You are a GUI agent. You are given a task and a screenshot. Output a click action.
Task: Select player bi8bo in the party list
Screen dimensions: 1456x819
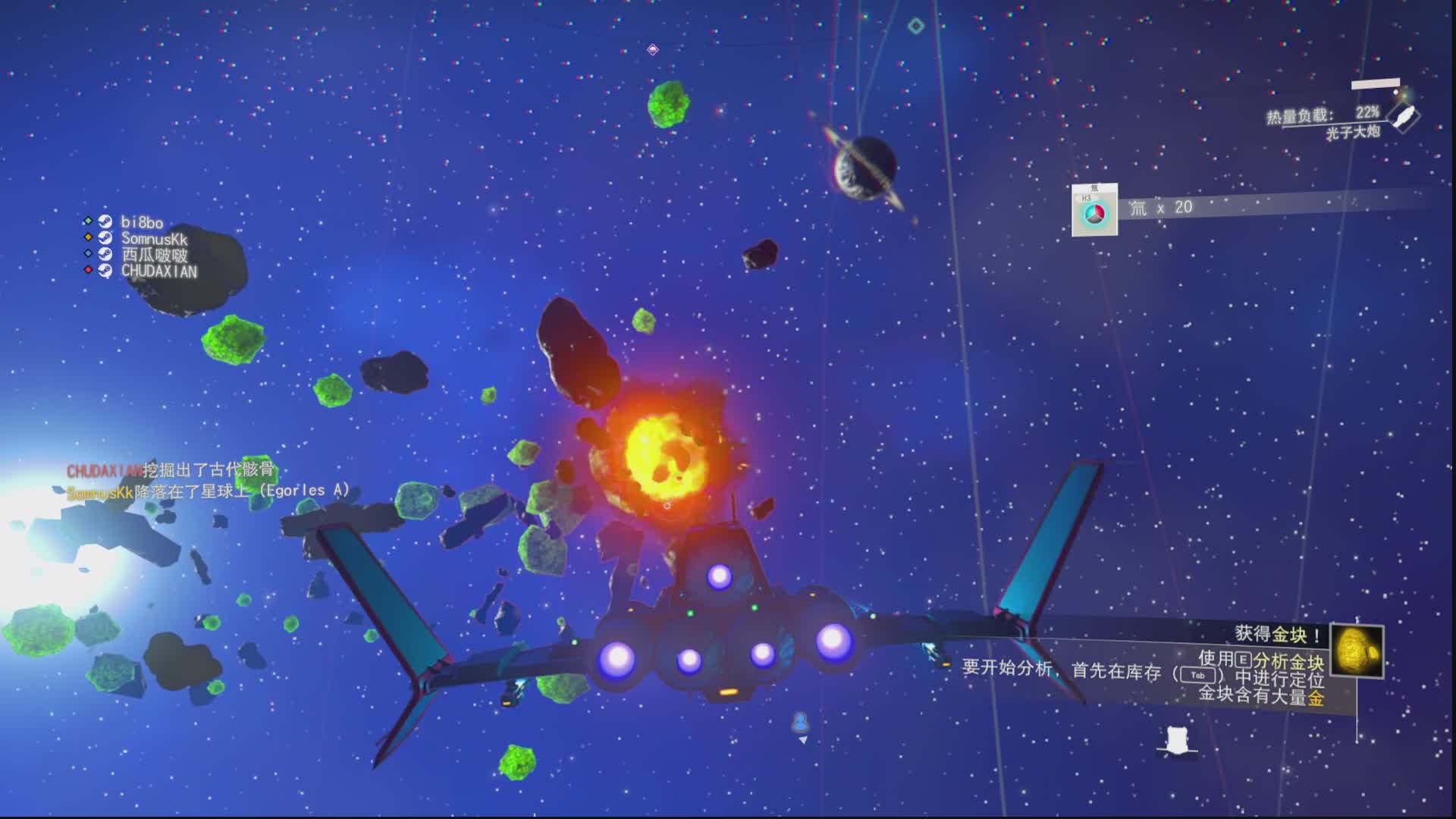pos(142,222)
